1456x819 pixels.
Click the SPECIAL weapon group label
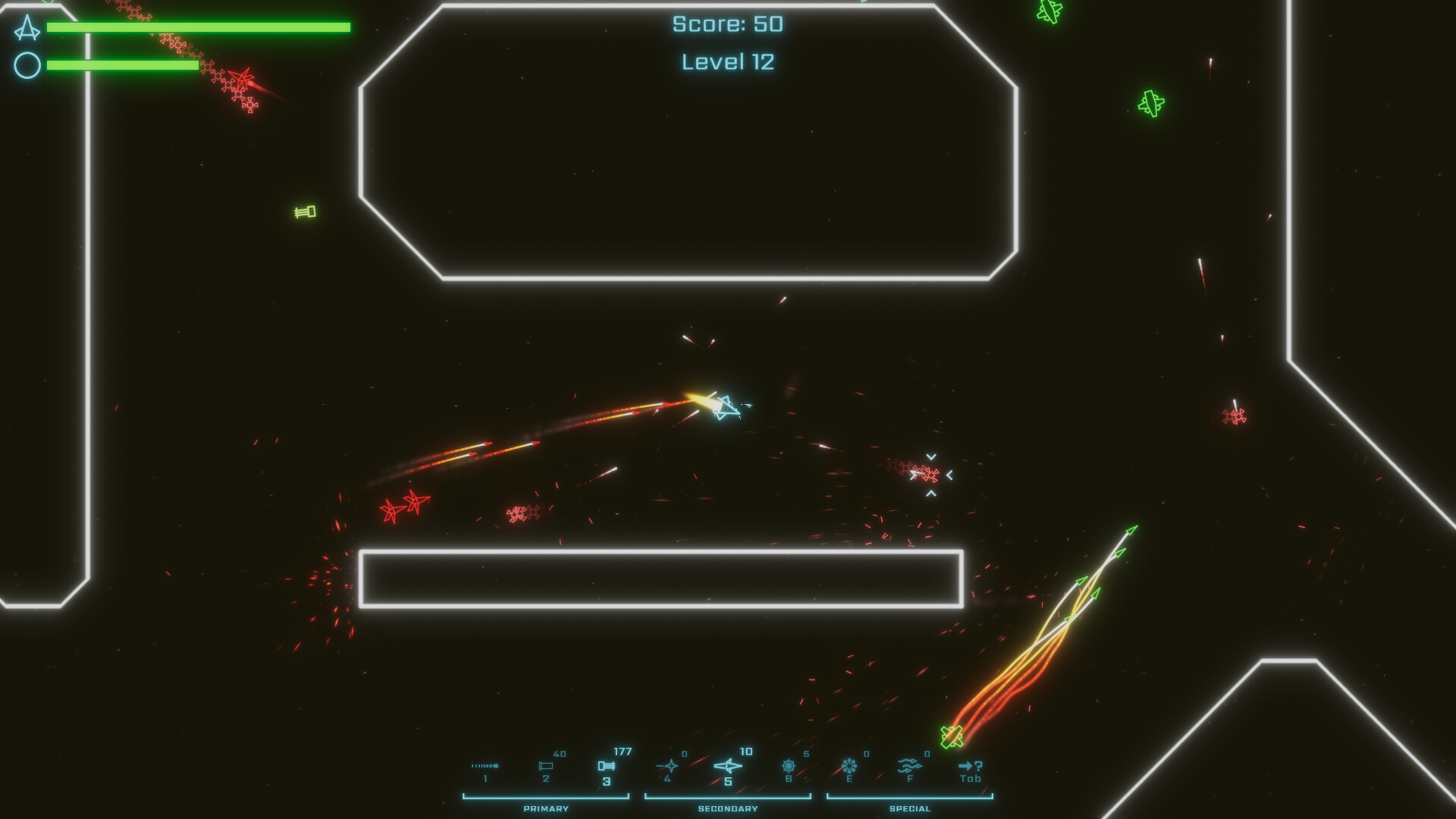coord(909,808)
